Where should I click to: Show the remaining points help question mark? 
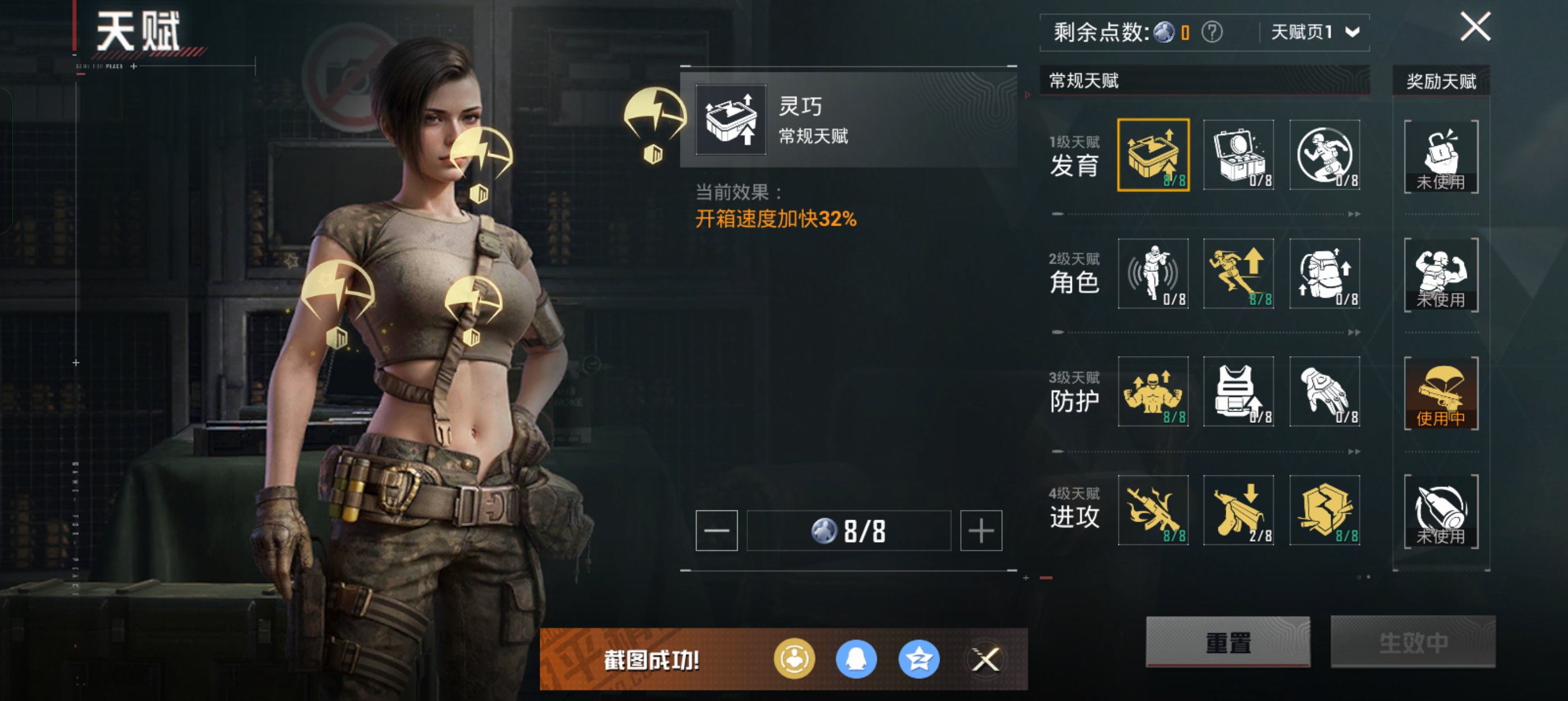[x=1211, y=32]
